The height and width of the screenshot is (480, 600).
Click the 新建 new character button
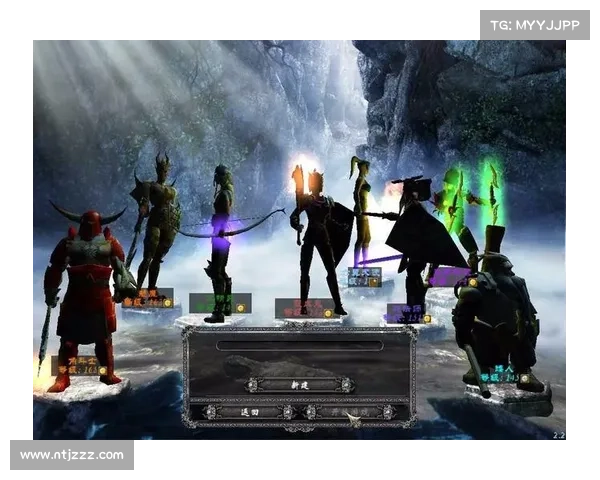tap(300, 384)
